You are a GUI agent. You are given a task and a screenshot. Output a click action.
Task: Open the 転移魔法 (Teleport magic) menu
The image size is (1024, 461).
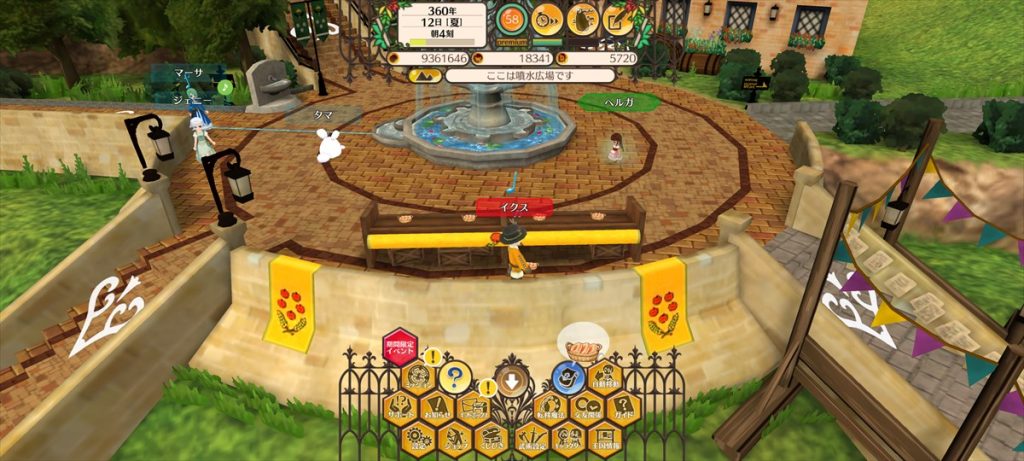tap(549, 408)
